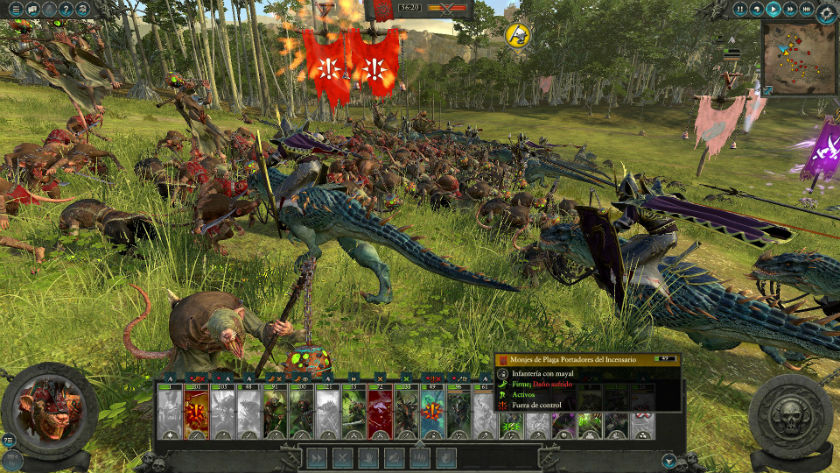The width and height of the screenshot is (840, 473).
Task: Pause the battle
Action: 741,9
